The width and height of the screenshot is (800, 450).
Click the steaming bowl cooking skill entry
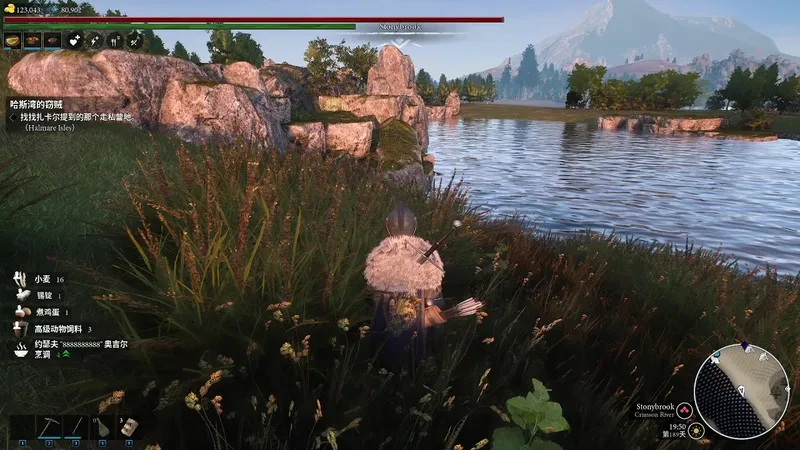coord(21,349)
